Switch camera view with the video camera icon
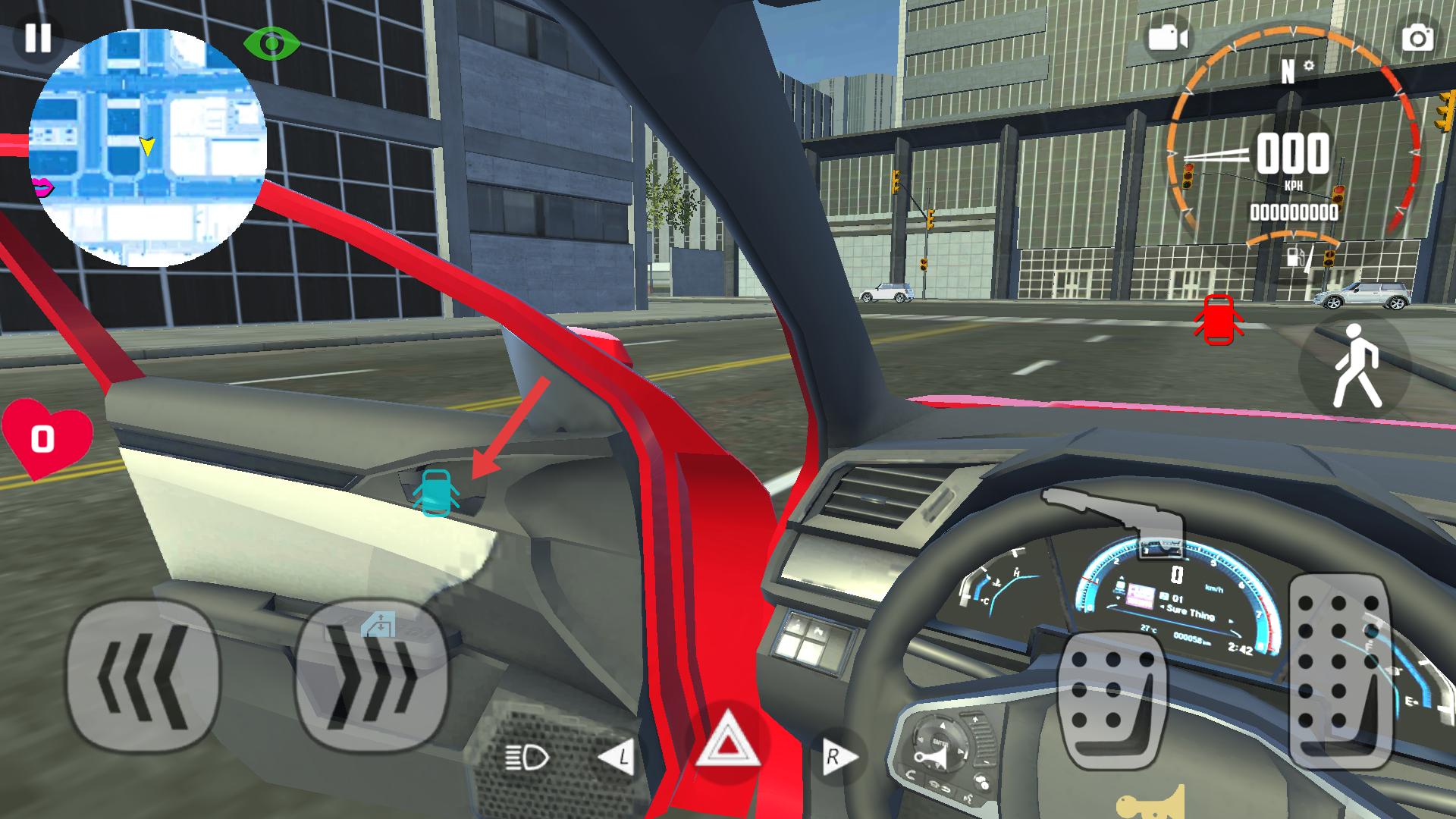1456x819 pixels. point(1167,37)
